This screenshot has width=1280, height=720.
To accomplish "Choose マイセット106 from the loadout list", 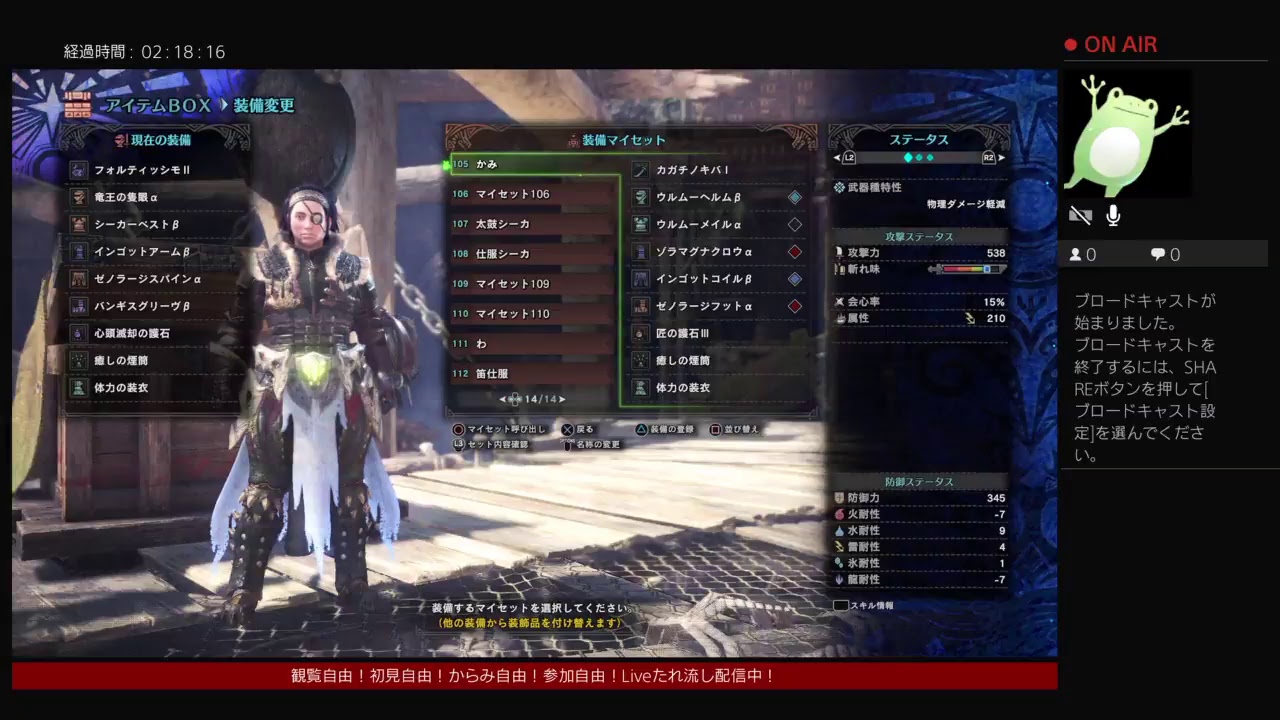I will [530, 194].
